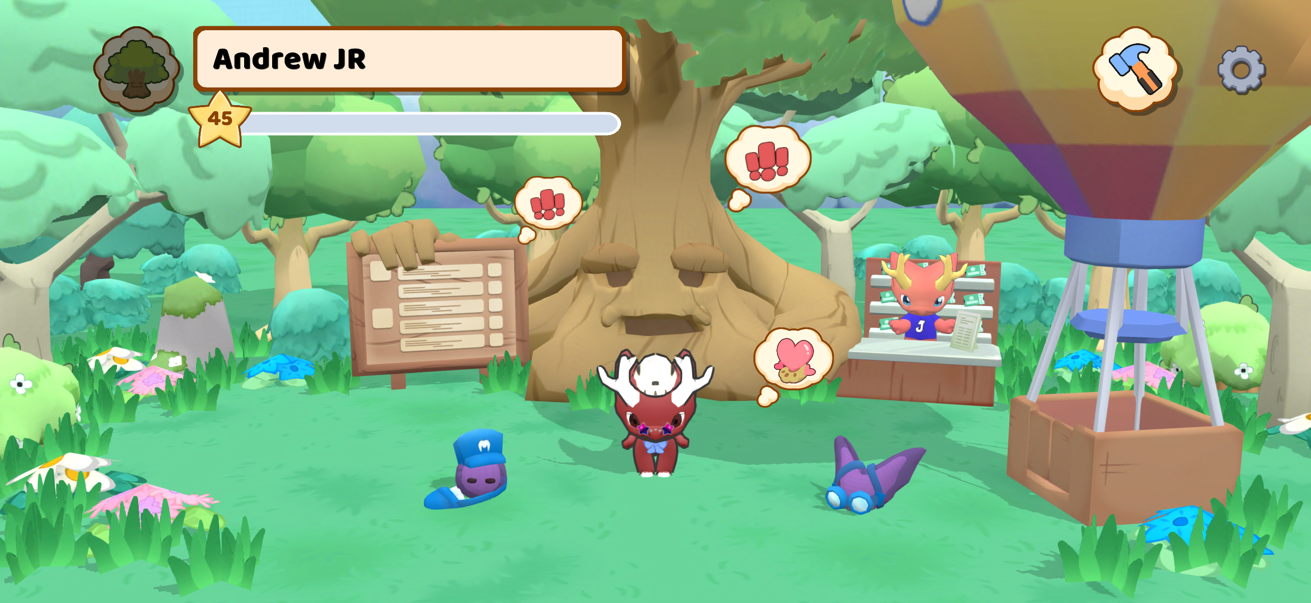Click the tree avatar icon
The height and width of the screenshot is (603, 1311).
point(137,69)
